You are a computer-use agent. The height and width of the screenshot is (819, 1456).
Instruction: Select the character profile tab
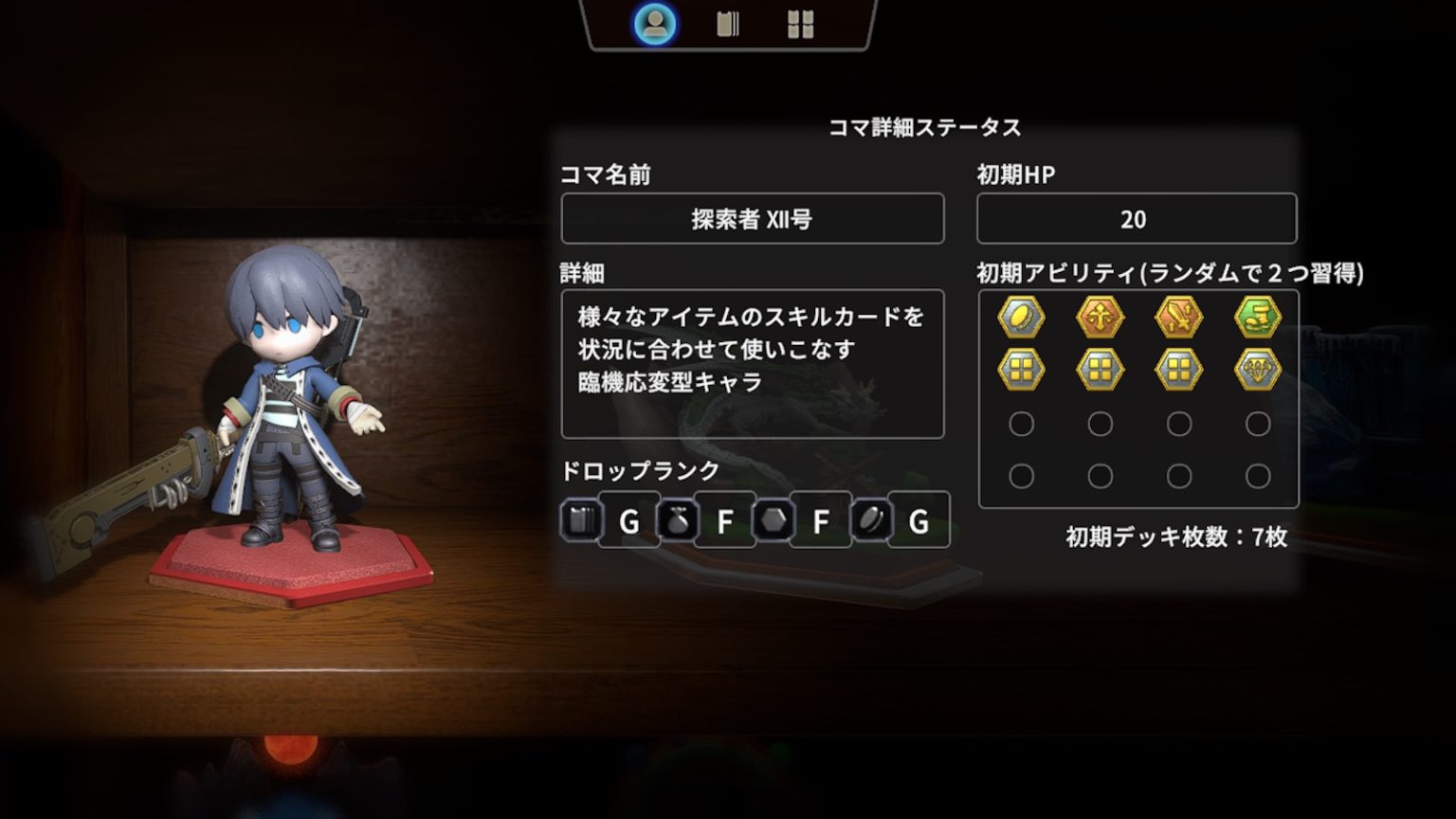(654, 25)
